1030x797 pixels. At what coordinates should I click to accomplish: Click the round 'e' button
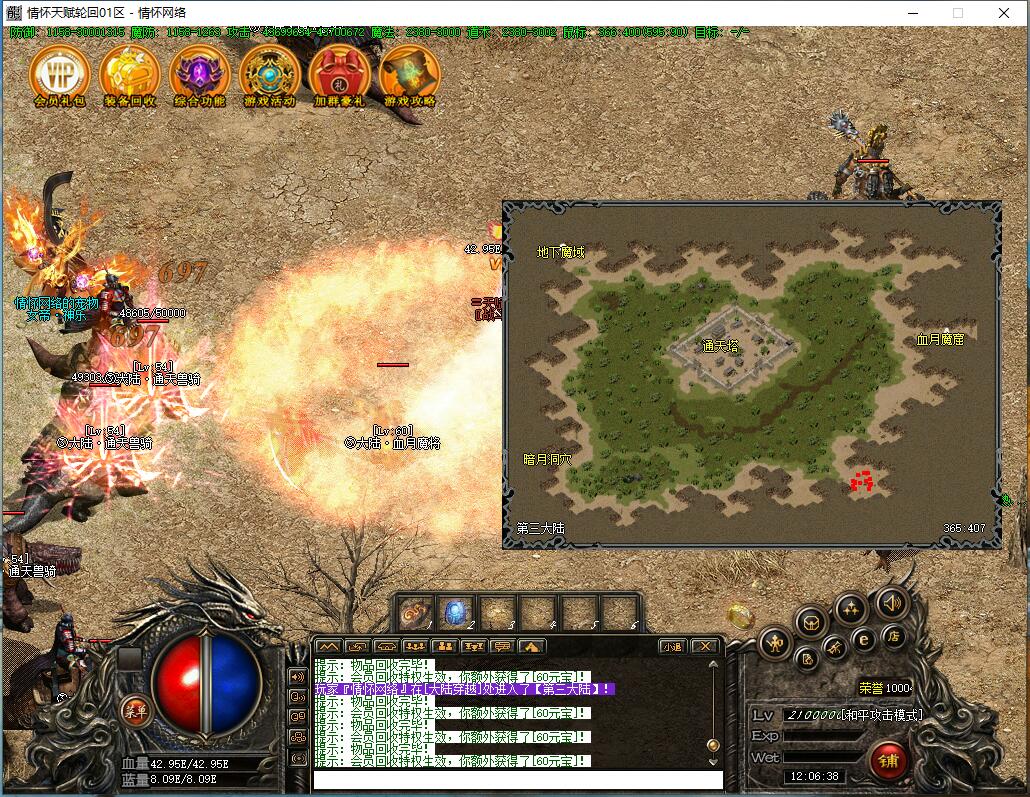(863, 640)
